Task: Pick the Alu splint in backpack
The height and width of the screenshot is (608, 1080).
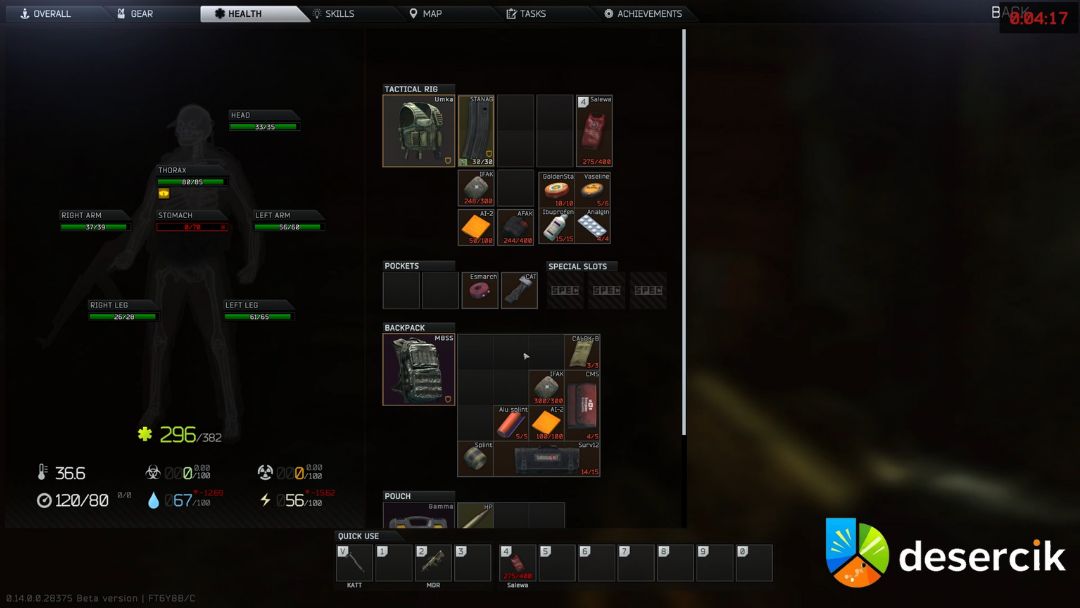Action: point(512,423)
